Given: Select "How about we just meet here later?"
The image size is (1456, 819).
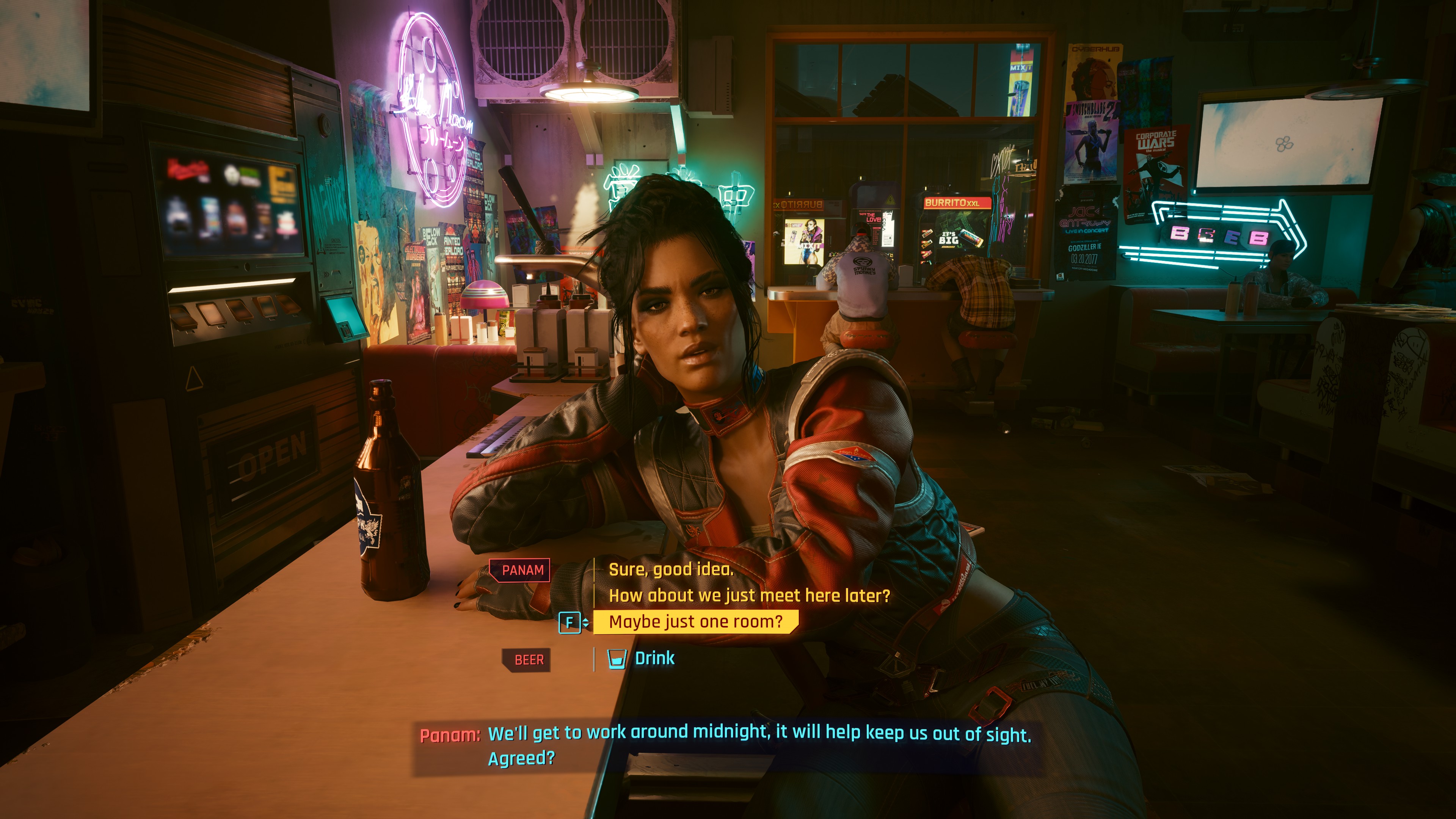Looking at the screenshot, I should pyautogui.click(x=749, y=595).
